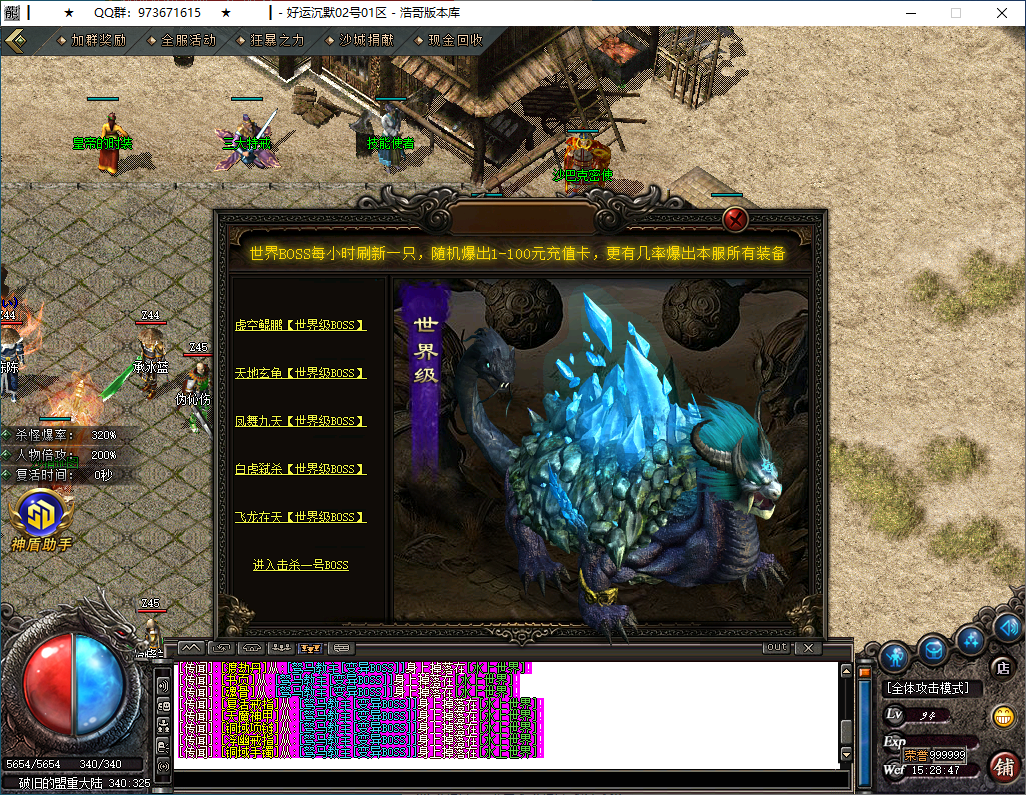Select 虚空鲲鹏 world boss link
1026x795 pixels.
(300, 325)
